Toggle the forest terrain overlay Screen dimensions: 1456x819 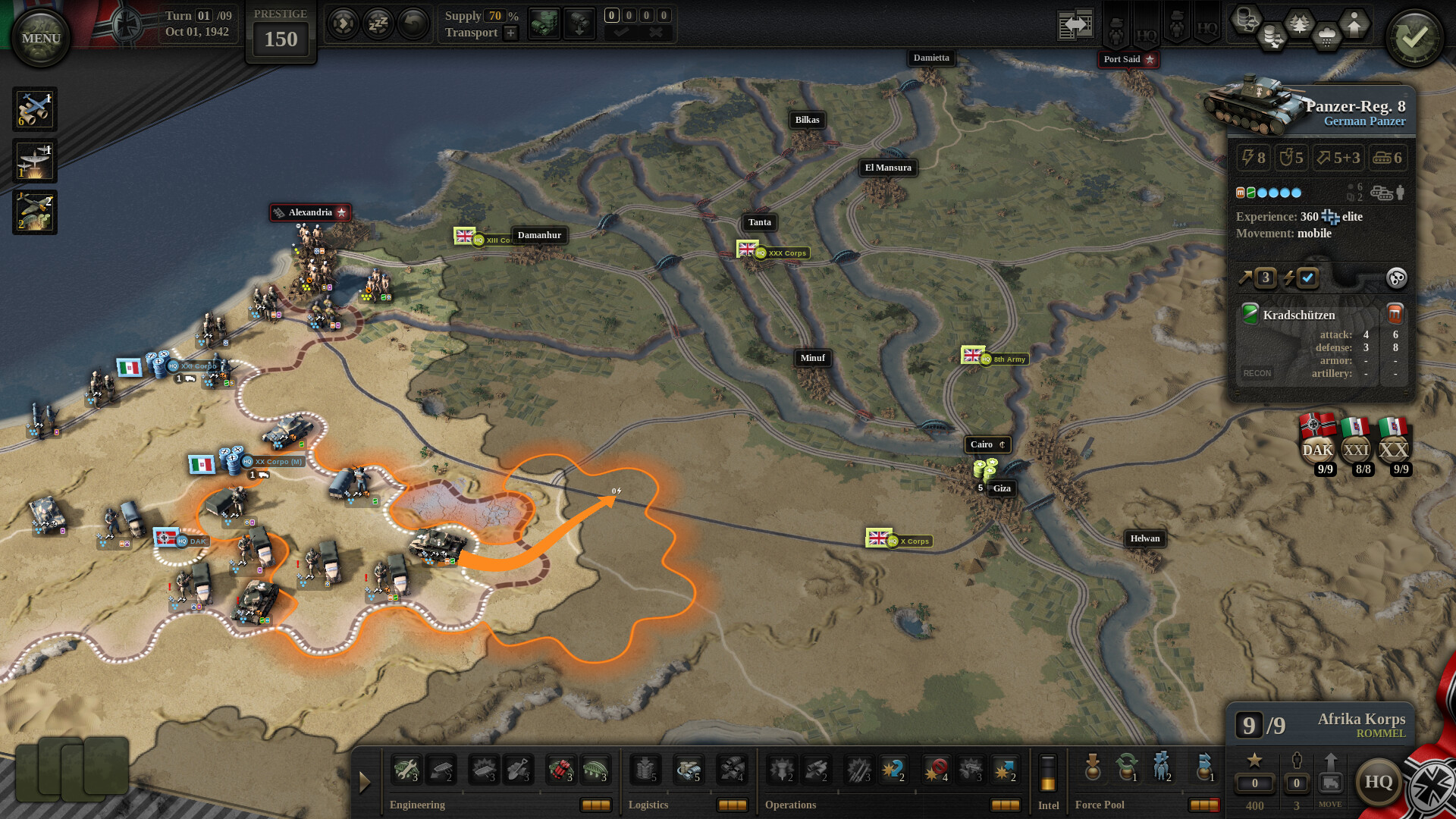tap(1298, 23)
